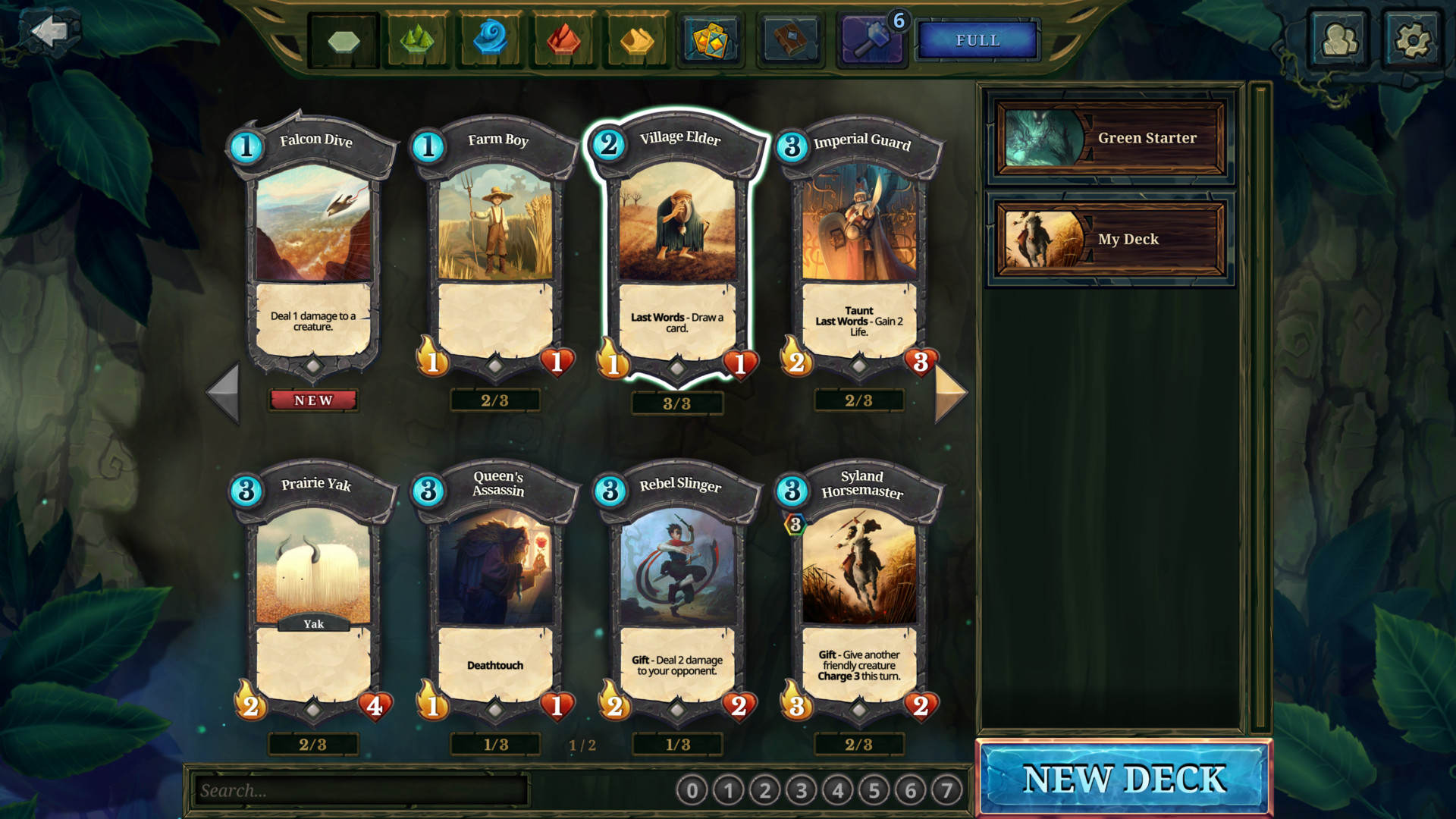Screen dimensions: 1456x819
Task: Go to next card page
Action: (950, 392)
